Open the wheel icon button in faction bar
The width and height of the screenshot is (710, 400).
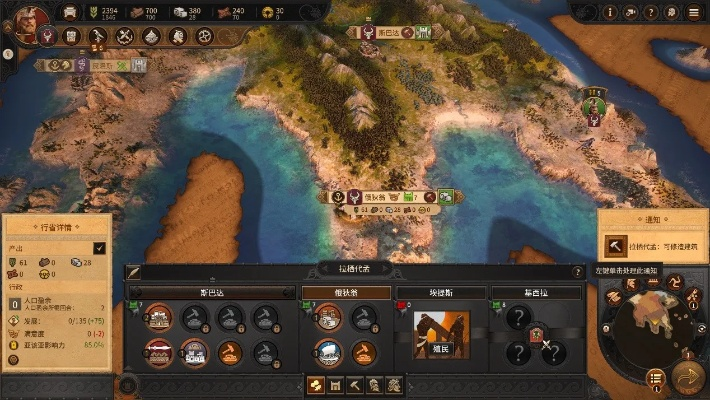click(x=203, y=36)
